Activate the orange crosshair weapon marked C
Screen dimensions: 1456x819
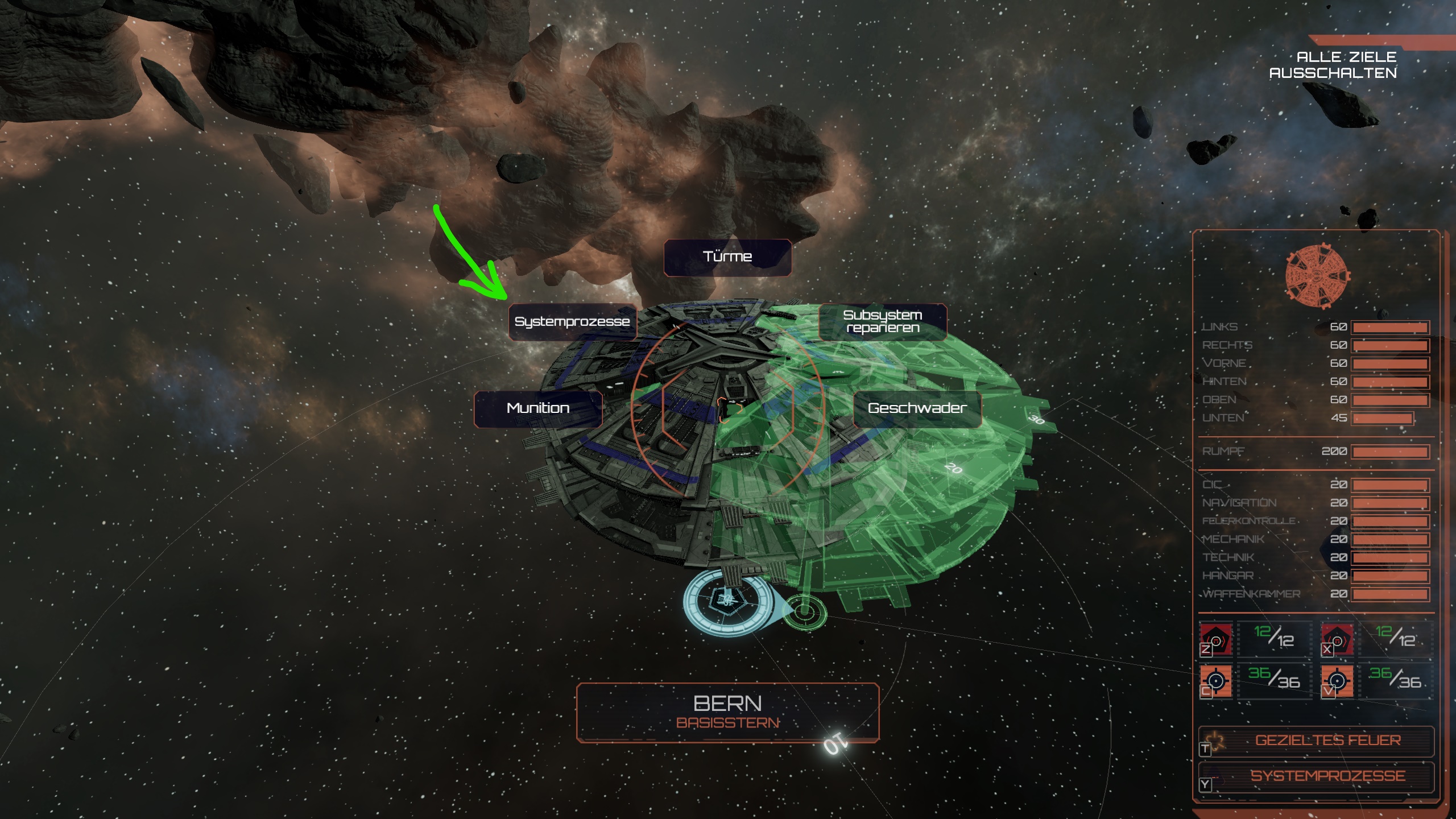pyautogui.click(x=1216, y=681)
